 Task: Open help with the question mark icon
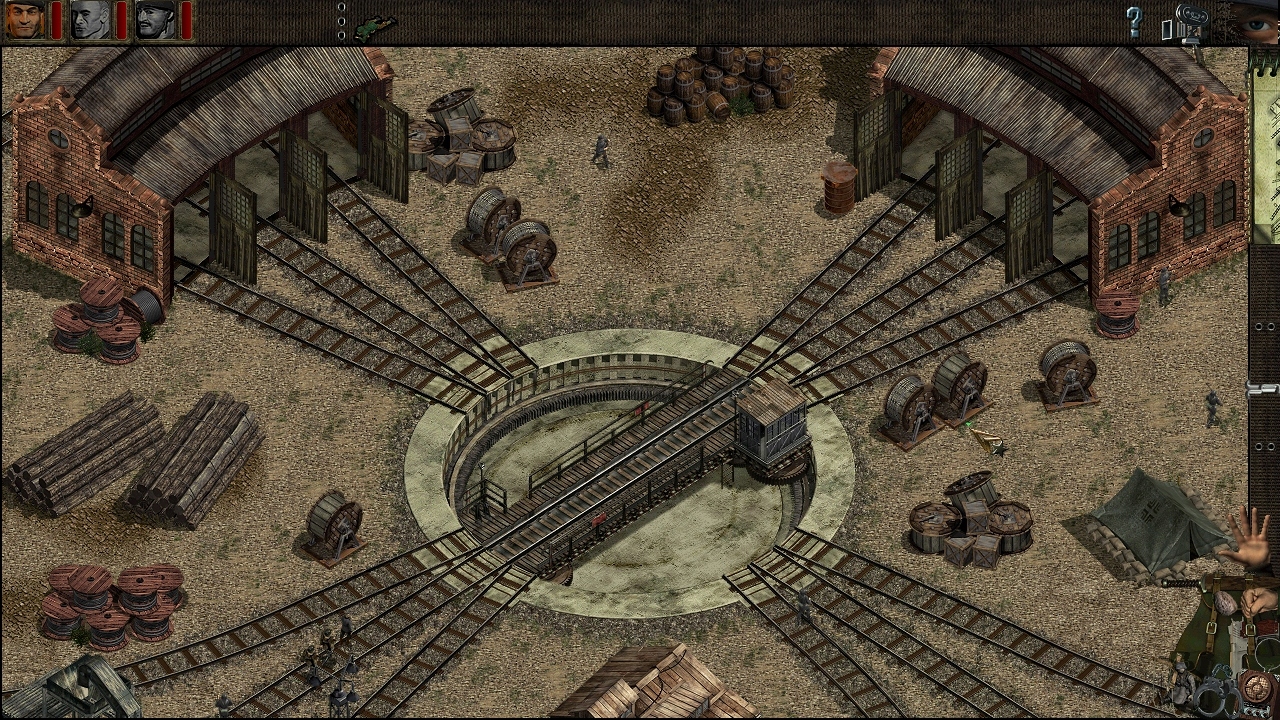pos(1134,22)
